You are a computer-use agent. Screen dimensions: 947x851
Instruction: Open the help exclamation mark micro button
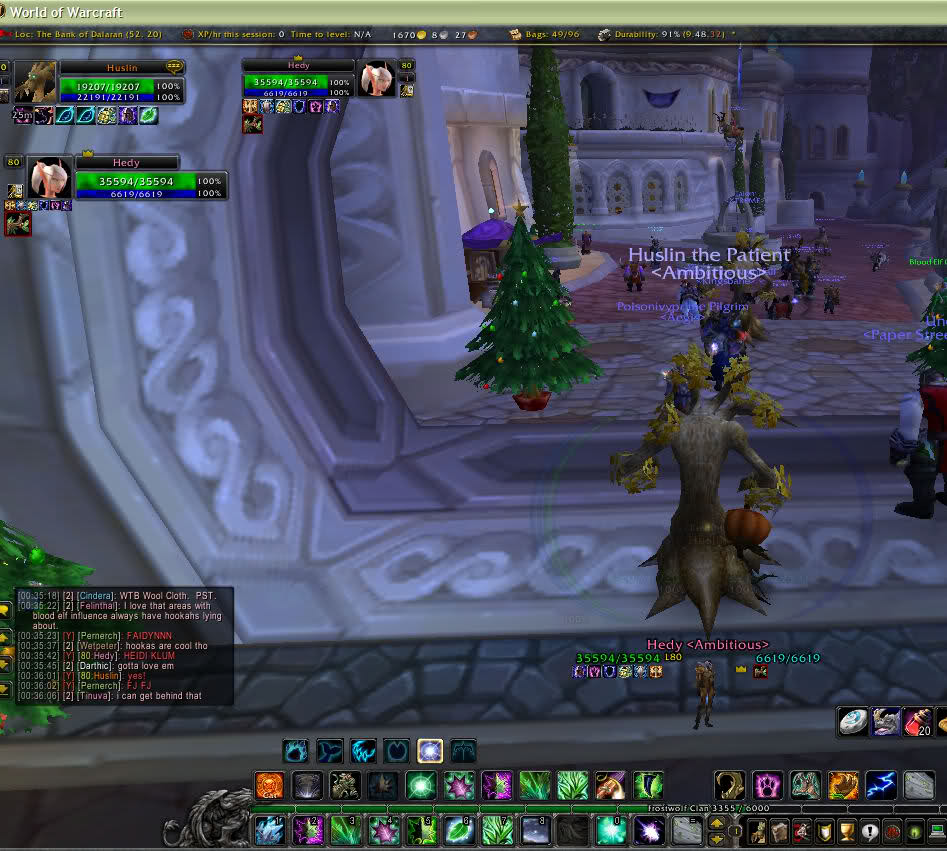point(870,831)
